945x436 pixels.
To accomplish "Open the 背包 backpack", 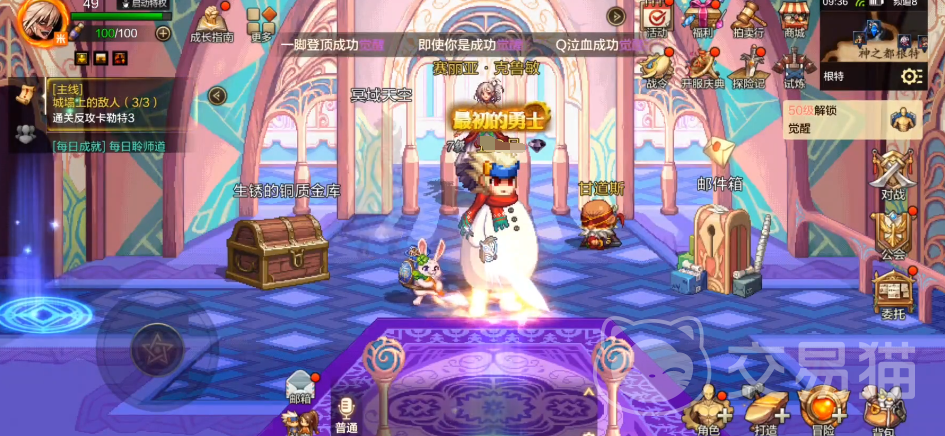I will point(881,410).
